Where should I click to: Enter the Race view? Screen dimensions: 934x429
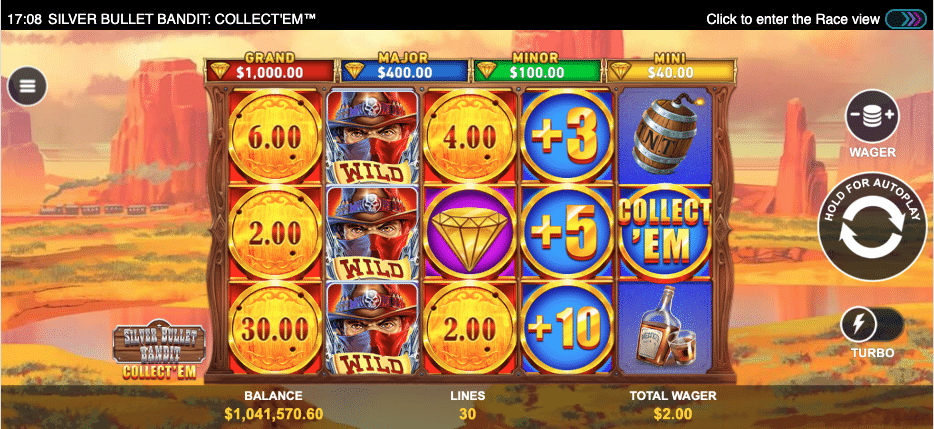[905, 19]
